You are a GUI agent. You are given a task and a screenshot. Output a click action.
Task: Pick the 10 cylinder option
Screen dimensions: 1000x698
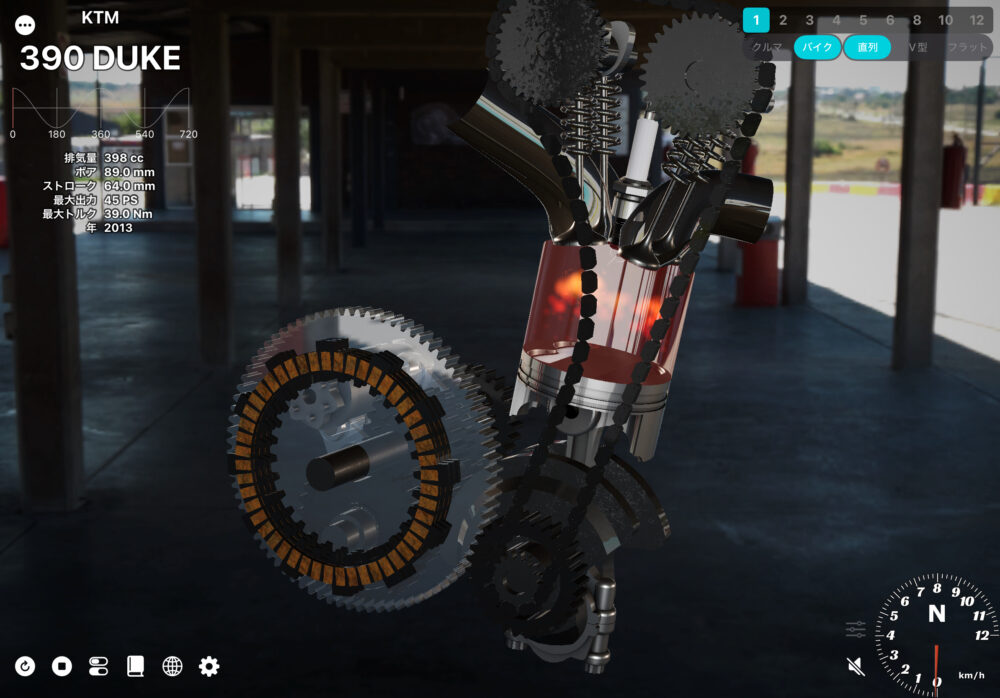[945, 19]
